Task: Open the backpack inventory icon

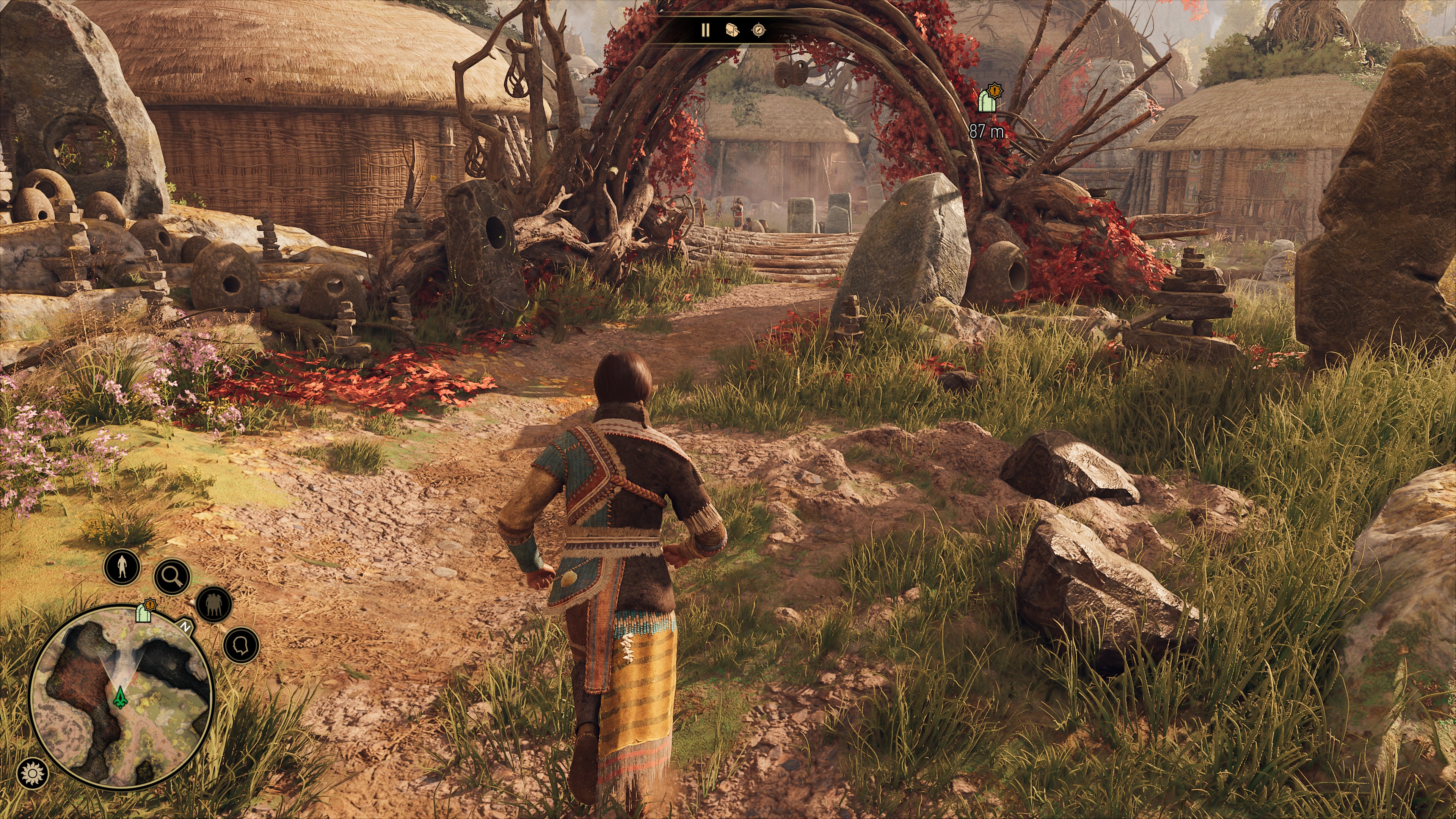Action: pyautogui.click(x=732, y=30)
